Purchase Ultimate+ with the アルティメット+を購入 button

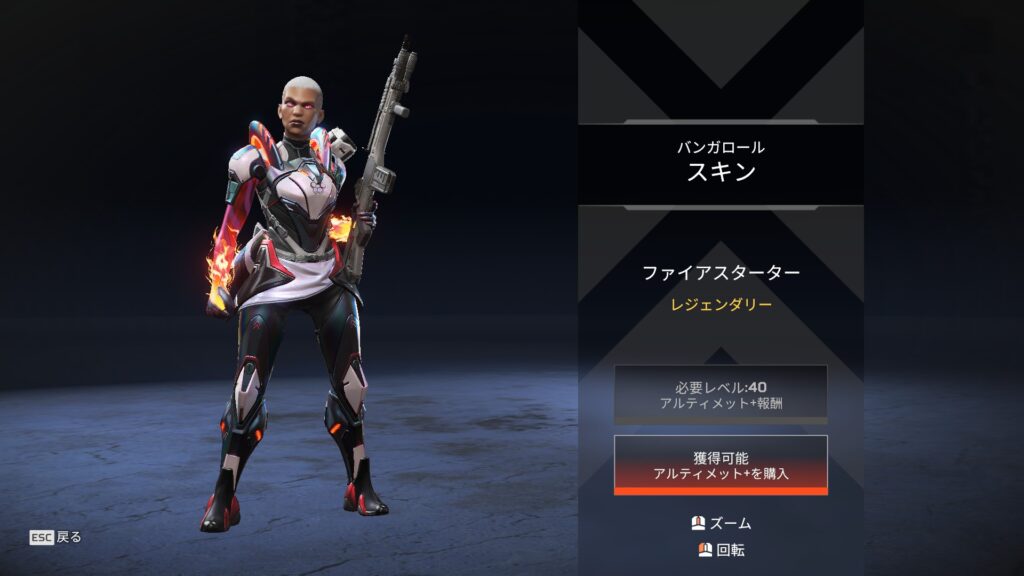pyautogui.click(x=720, y=465)
